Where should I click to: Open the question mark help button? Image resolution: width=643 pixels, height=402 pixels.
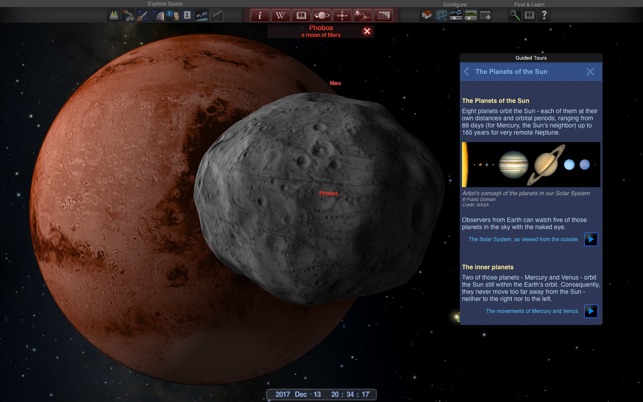tap(544, 16)
